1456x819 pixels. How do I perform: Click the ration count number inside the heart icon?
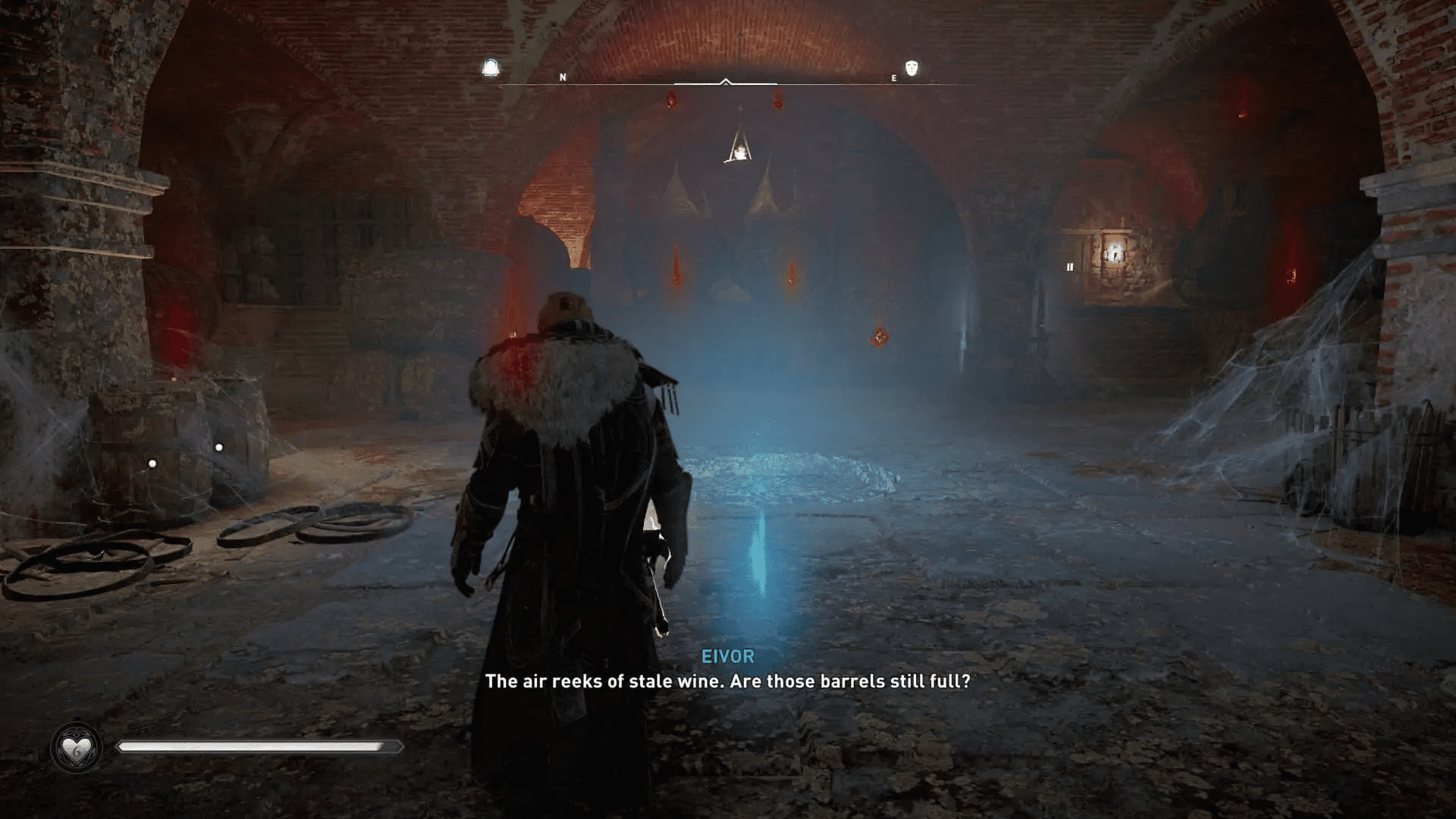76,755
